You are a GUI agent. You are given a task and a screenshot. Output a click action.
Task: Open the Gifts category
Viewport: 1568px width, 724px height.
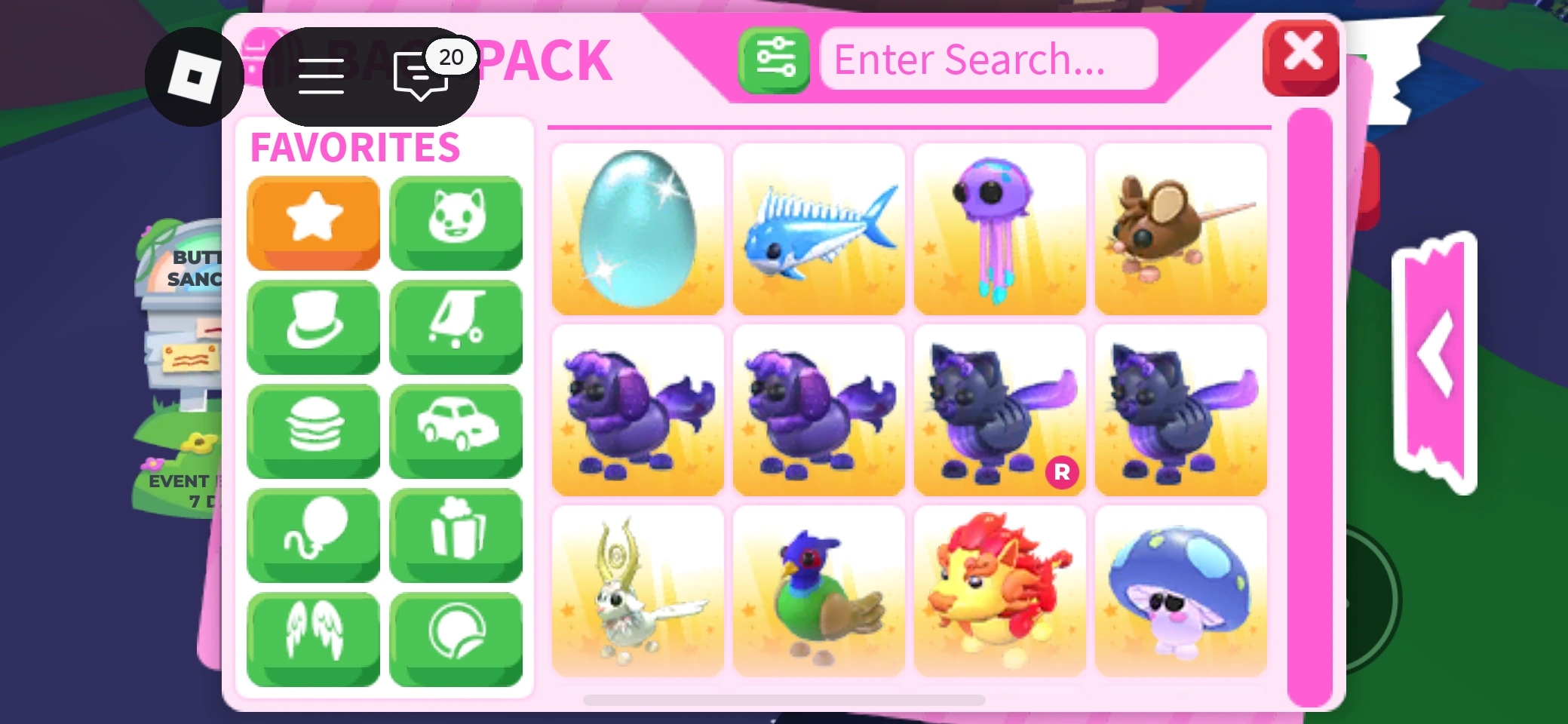tap(456, 535)
